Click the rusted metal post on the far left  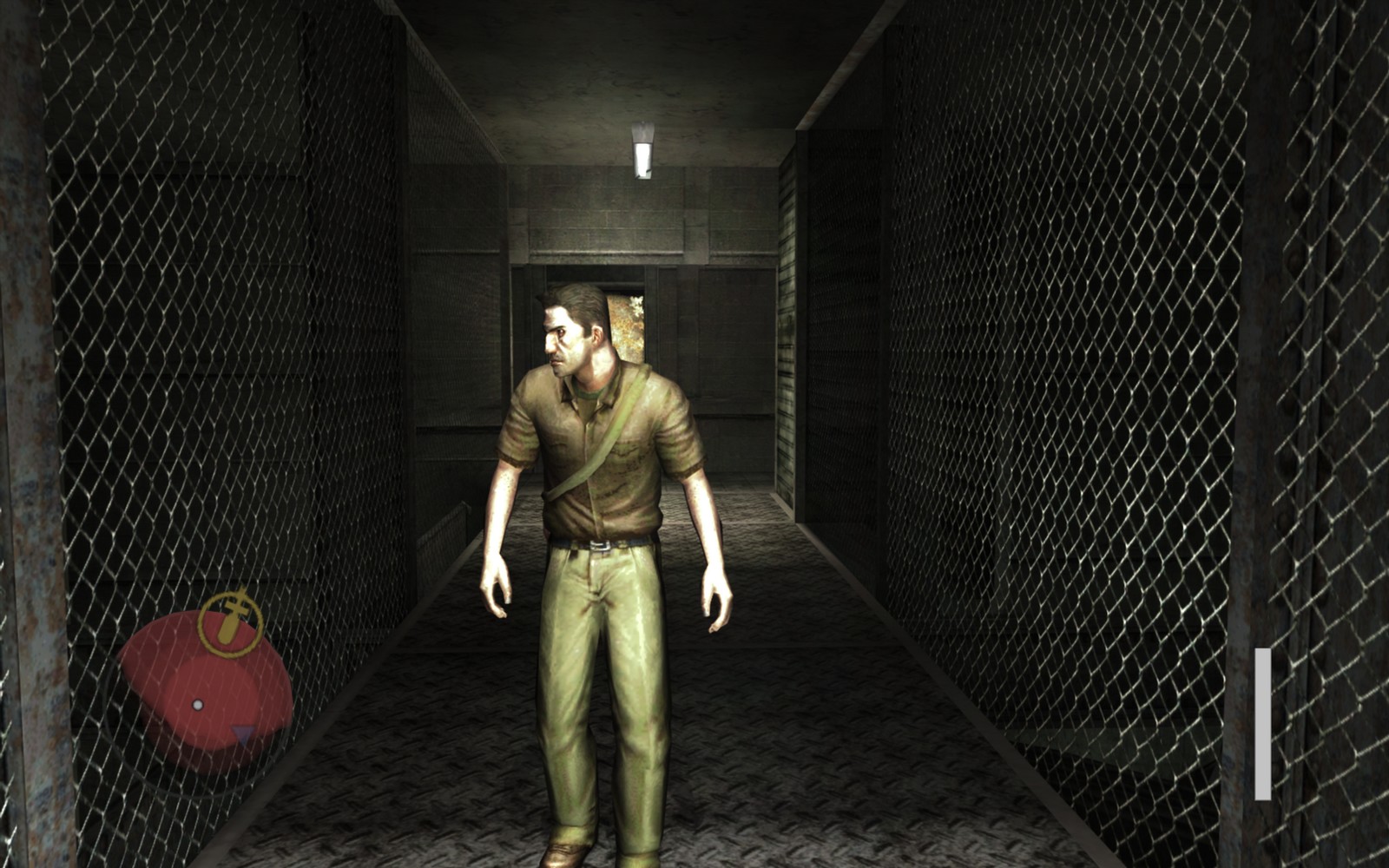26,434
